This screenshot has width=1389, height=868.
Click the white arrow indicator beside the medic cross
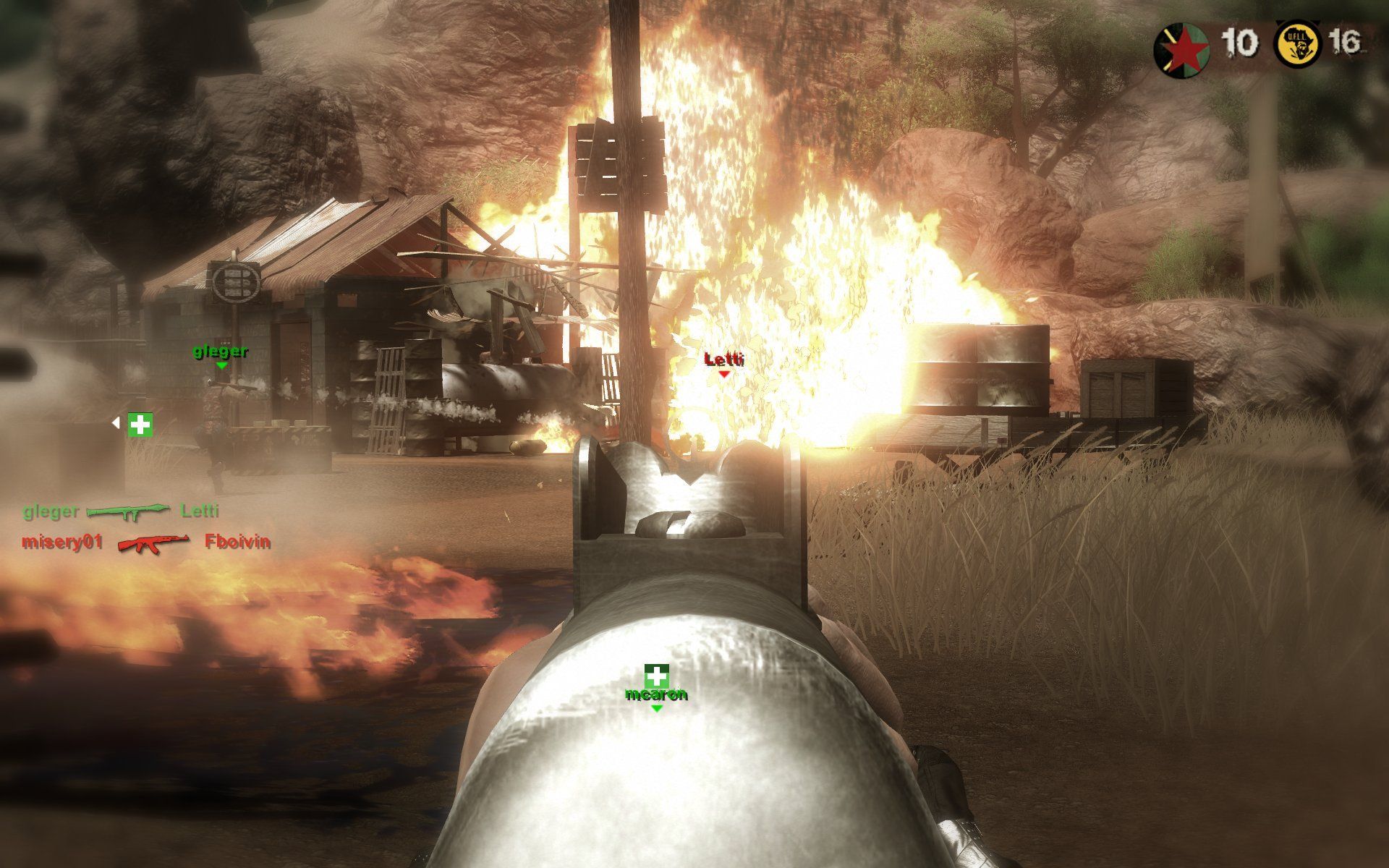117,422
